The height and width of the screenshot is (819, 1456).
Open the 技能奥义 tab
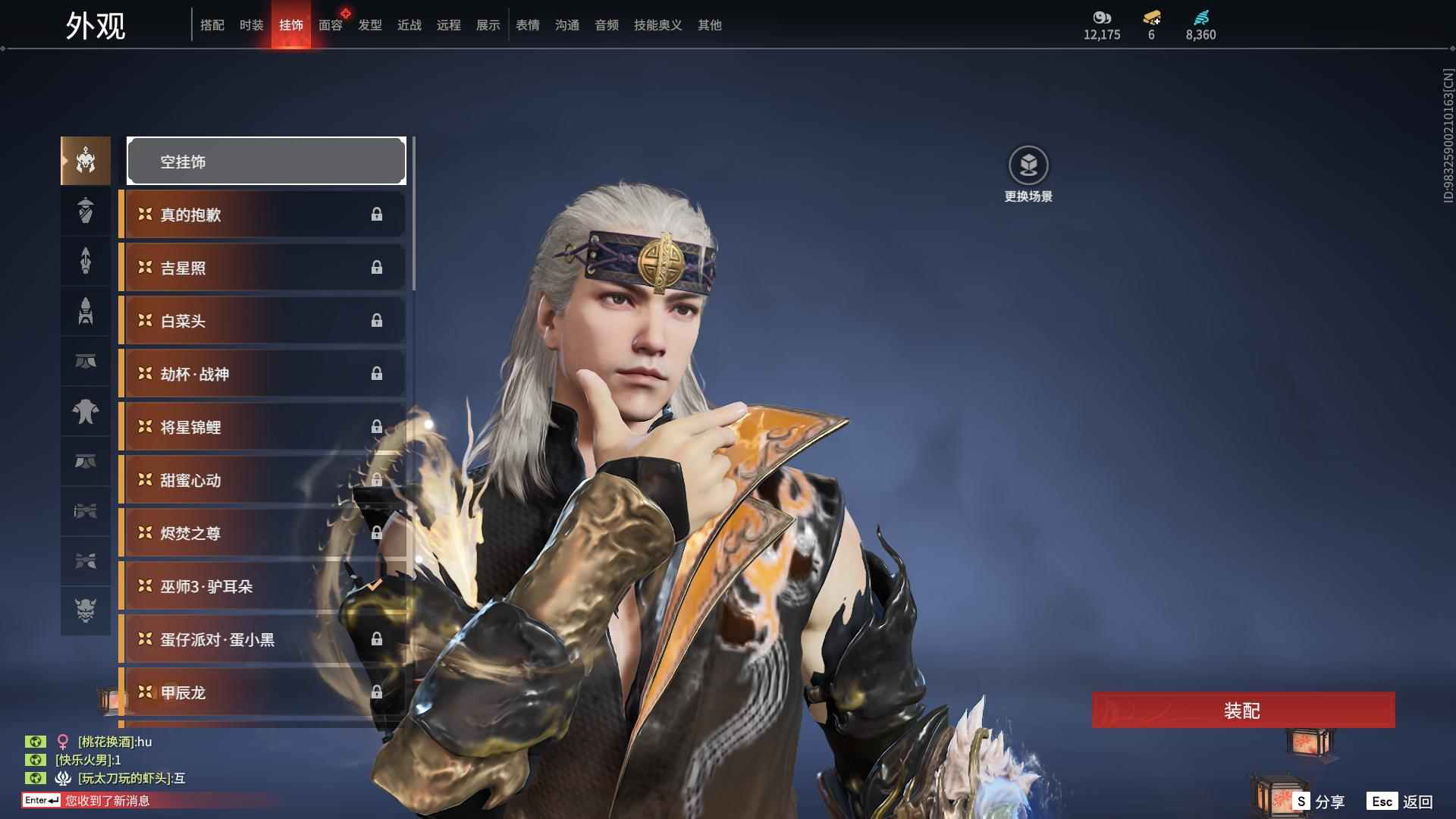click(657, 25)
